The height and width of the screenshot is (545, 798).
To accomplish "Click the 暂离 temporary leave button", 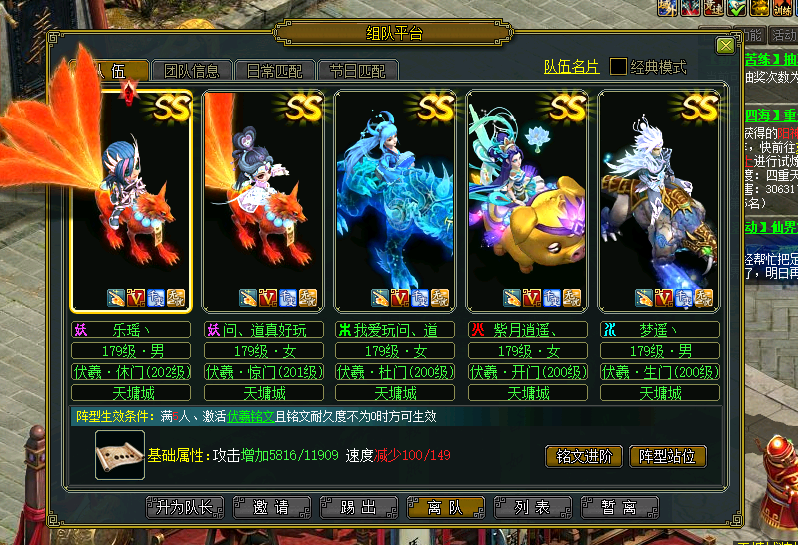I will click(621, 507).
